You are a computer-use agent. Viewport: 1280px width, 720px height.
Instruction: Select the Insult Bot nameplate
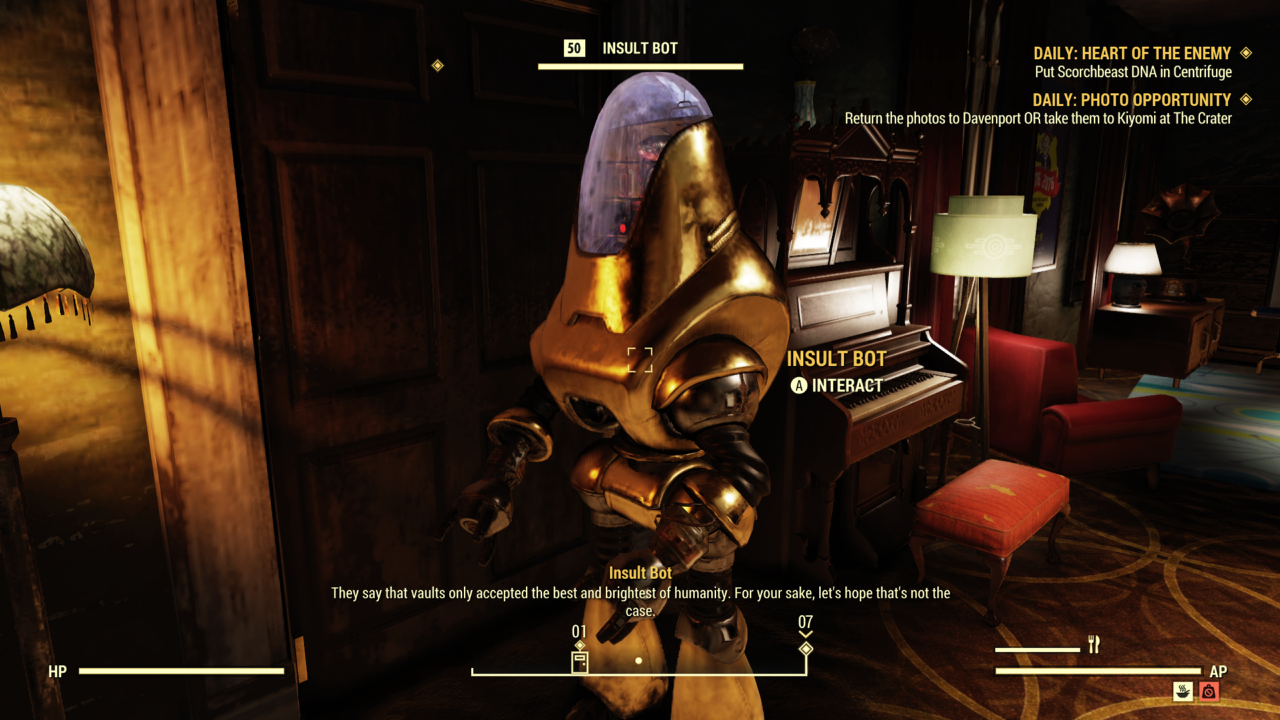click(837, 358)
